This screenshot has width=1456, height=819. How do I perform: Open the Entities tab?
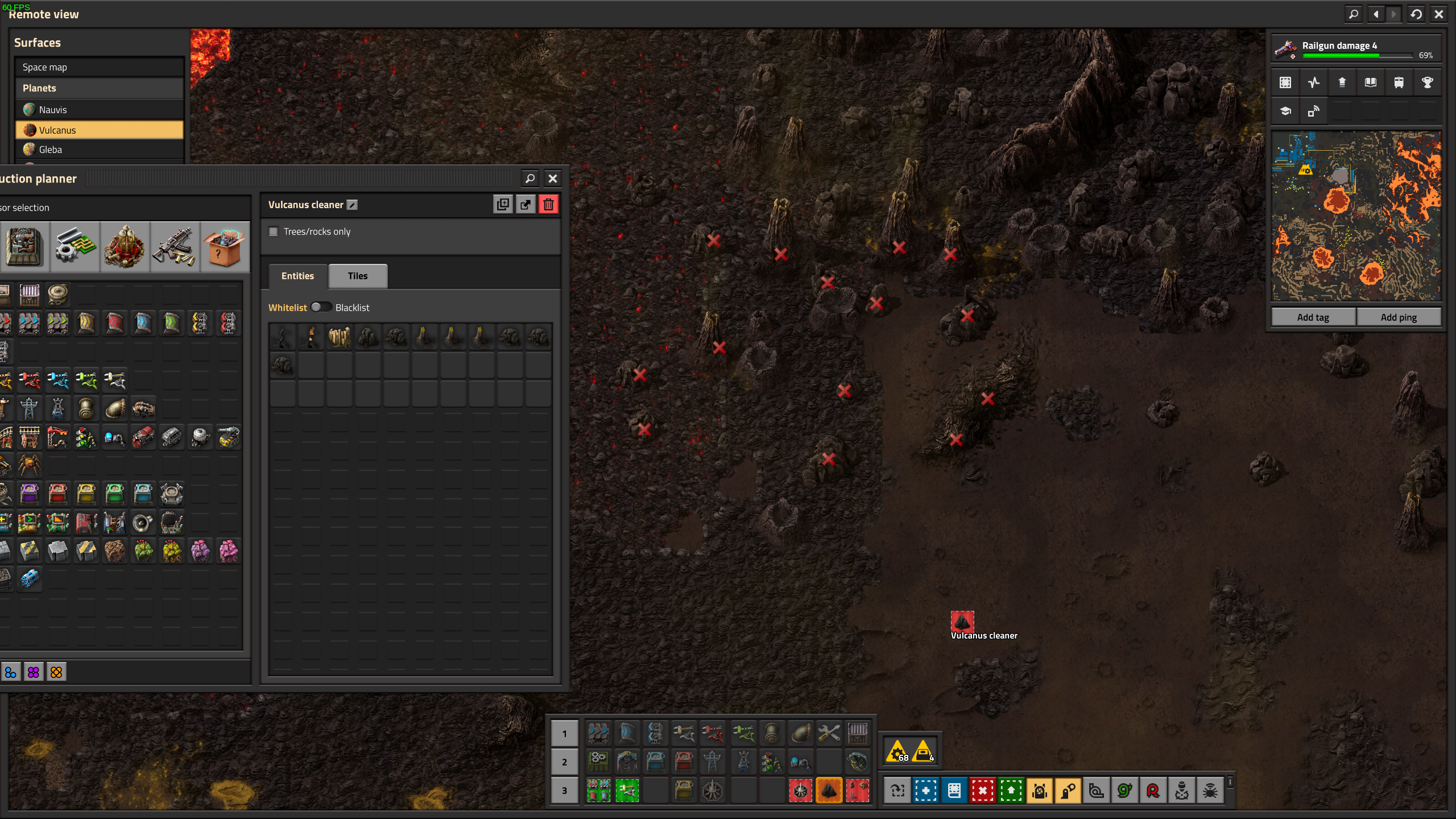click(297, 276)
